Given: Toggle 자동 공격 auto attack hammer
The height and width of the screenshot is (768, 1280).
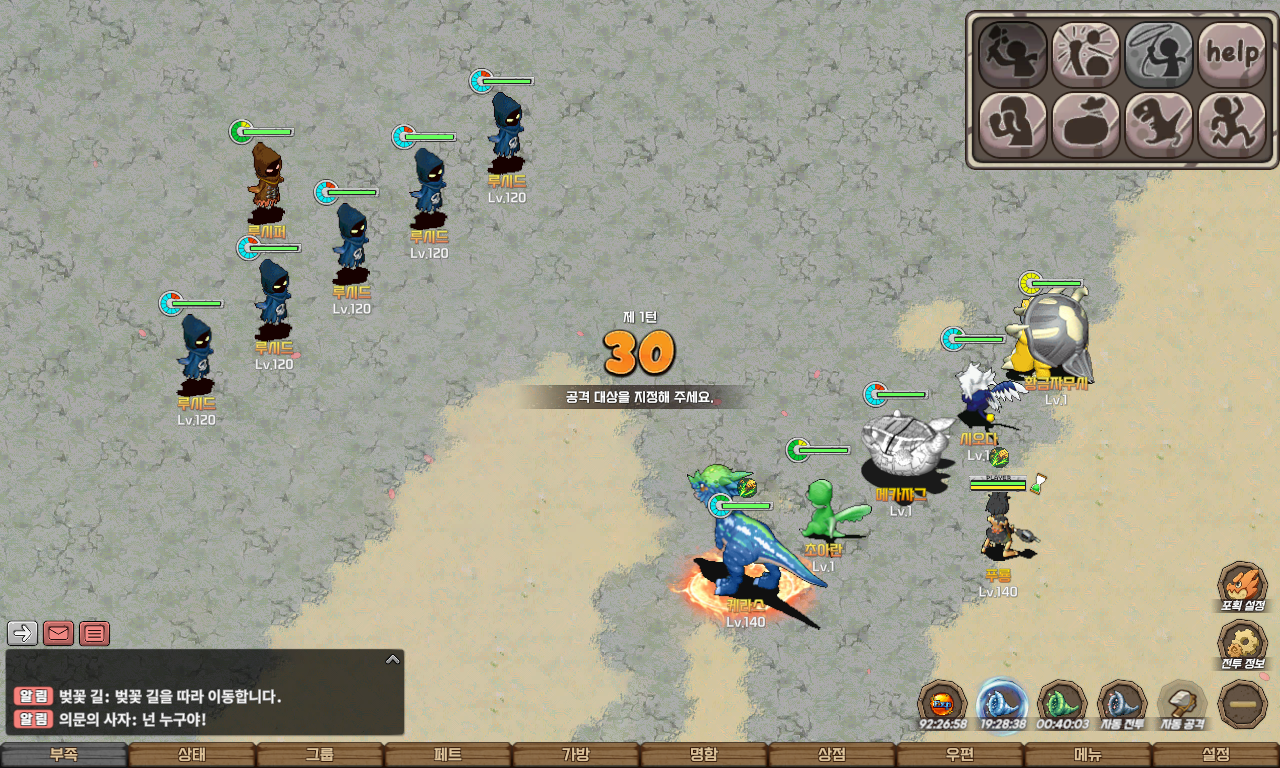Looking at the screenshot, I should [x=1182, y=704].
